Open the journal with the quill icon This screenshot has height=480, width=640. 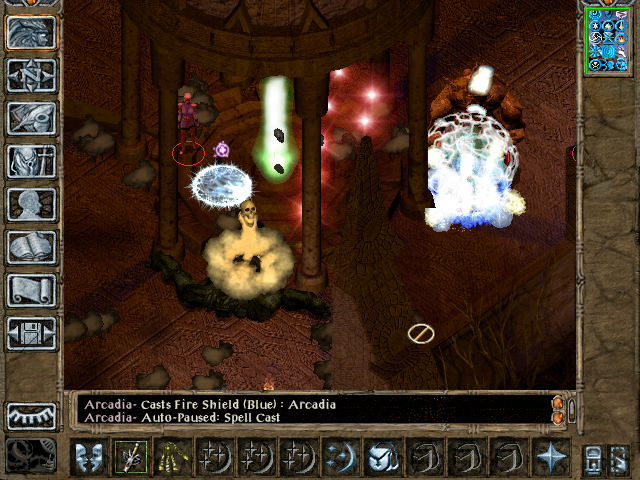click(x=32, y=118)
